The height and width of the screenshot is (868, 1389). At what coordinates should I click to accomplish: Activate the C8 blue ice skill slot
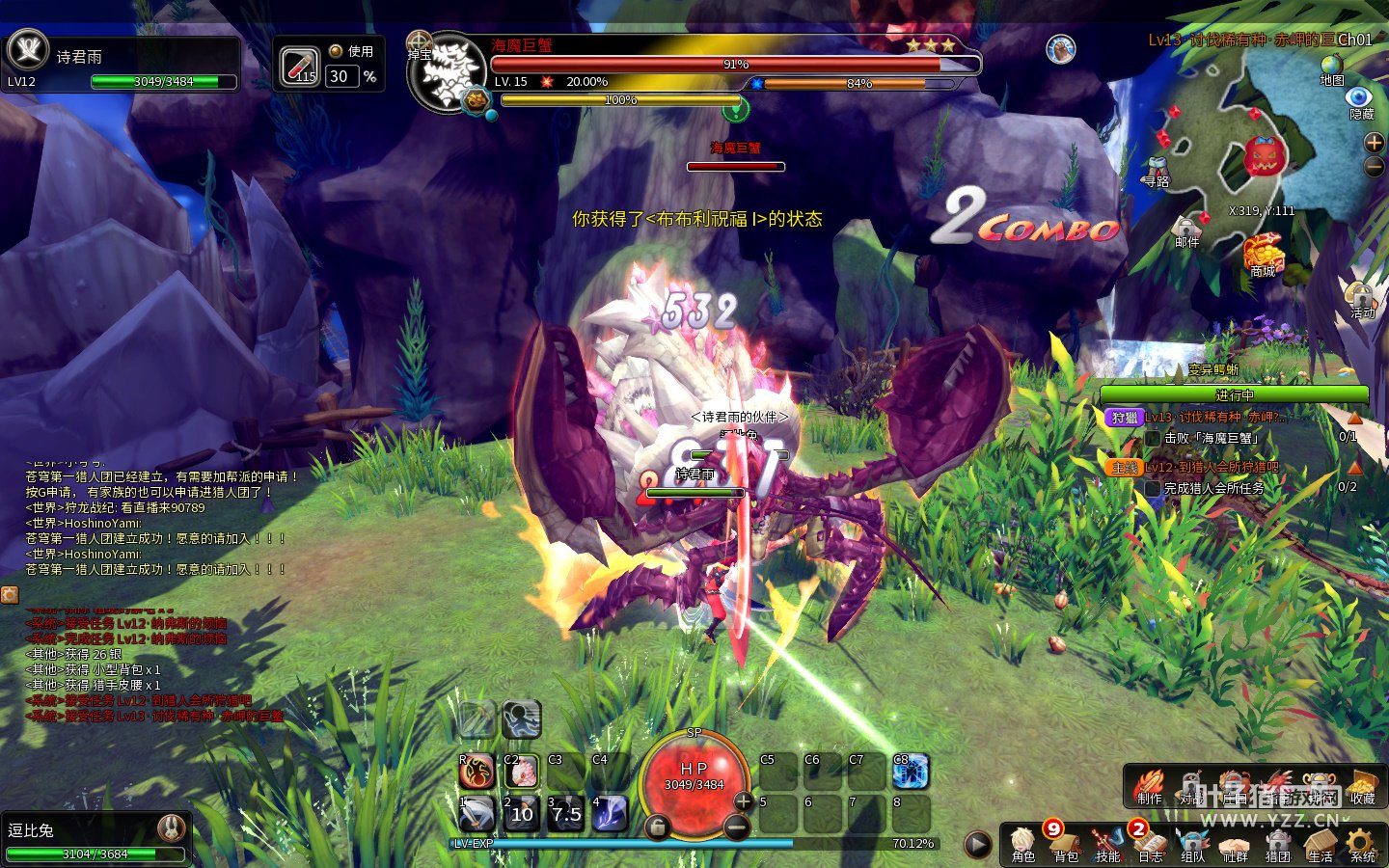coord(910,772)
